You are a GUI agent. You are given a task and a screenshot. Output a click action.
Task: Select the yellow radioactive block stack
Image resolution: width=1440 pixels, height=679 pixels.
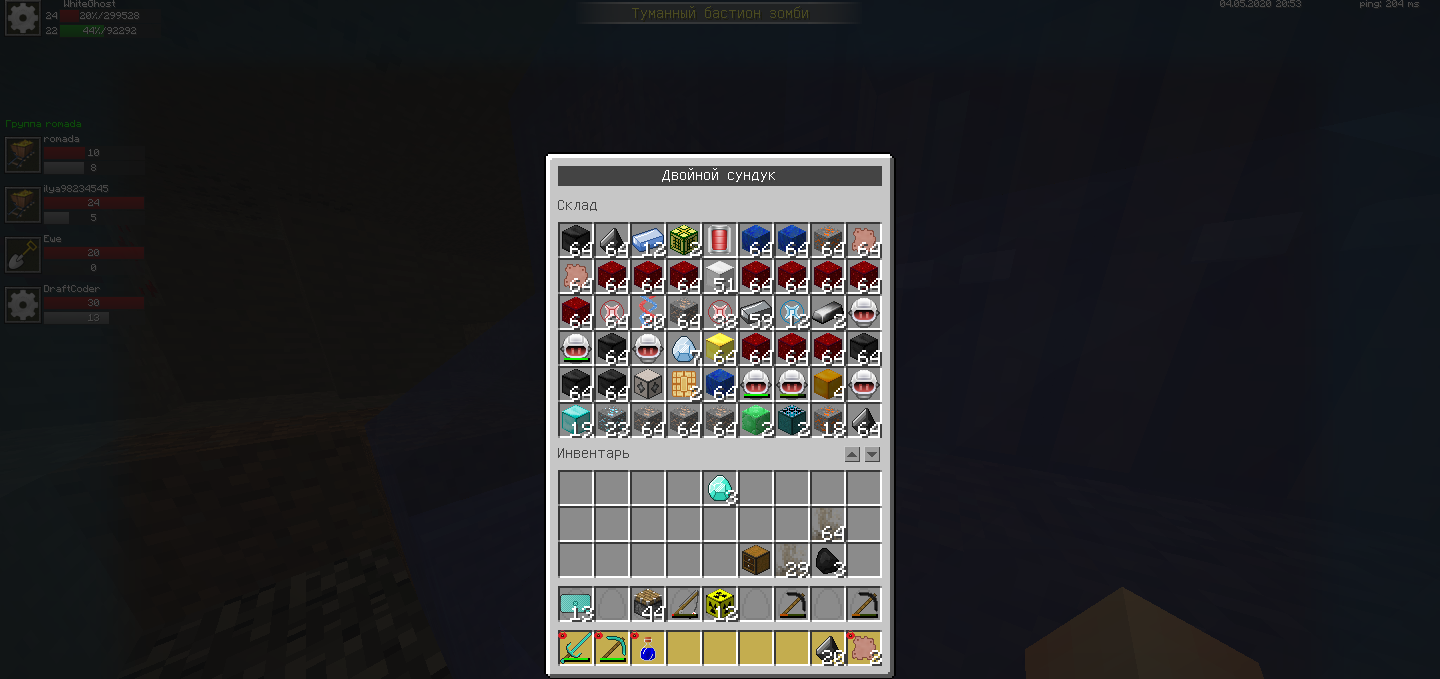(x=720, y=604)
